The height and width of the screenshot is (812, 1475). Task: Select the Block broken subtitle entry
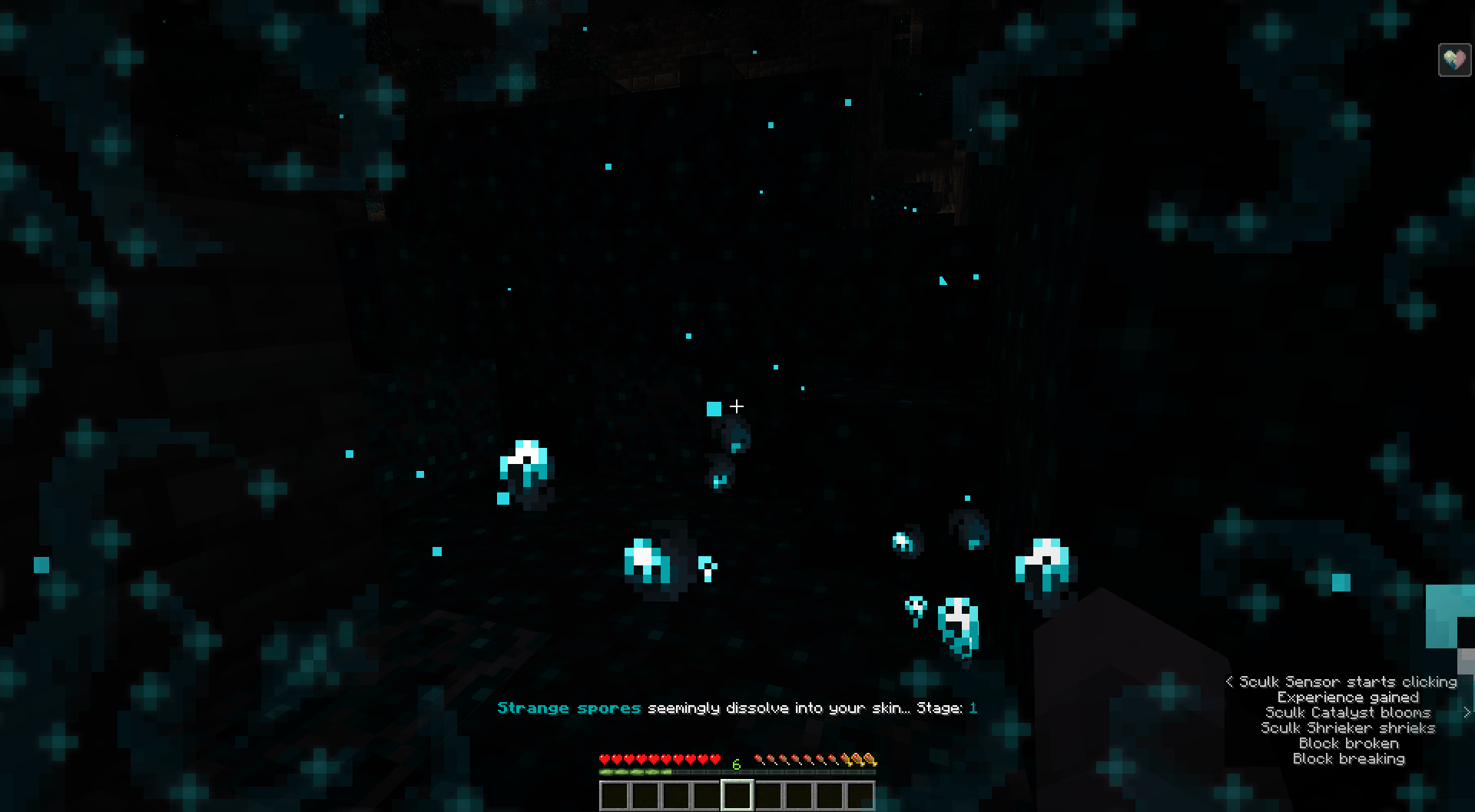tap(1348, 744)
